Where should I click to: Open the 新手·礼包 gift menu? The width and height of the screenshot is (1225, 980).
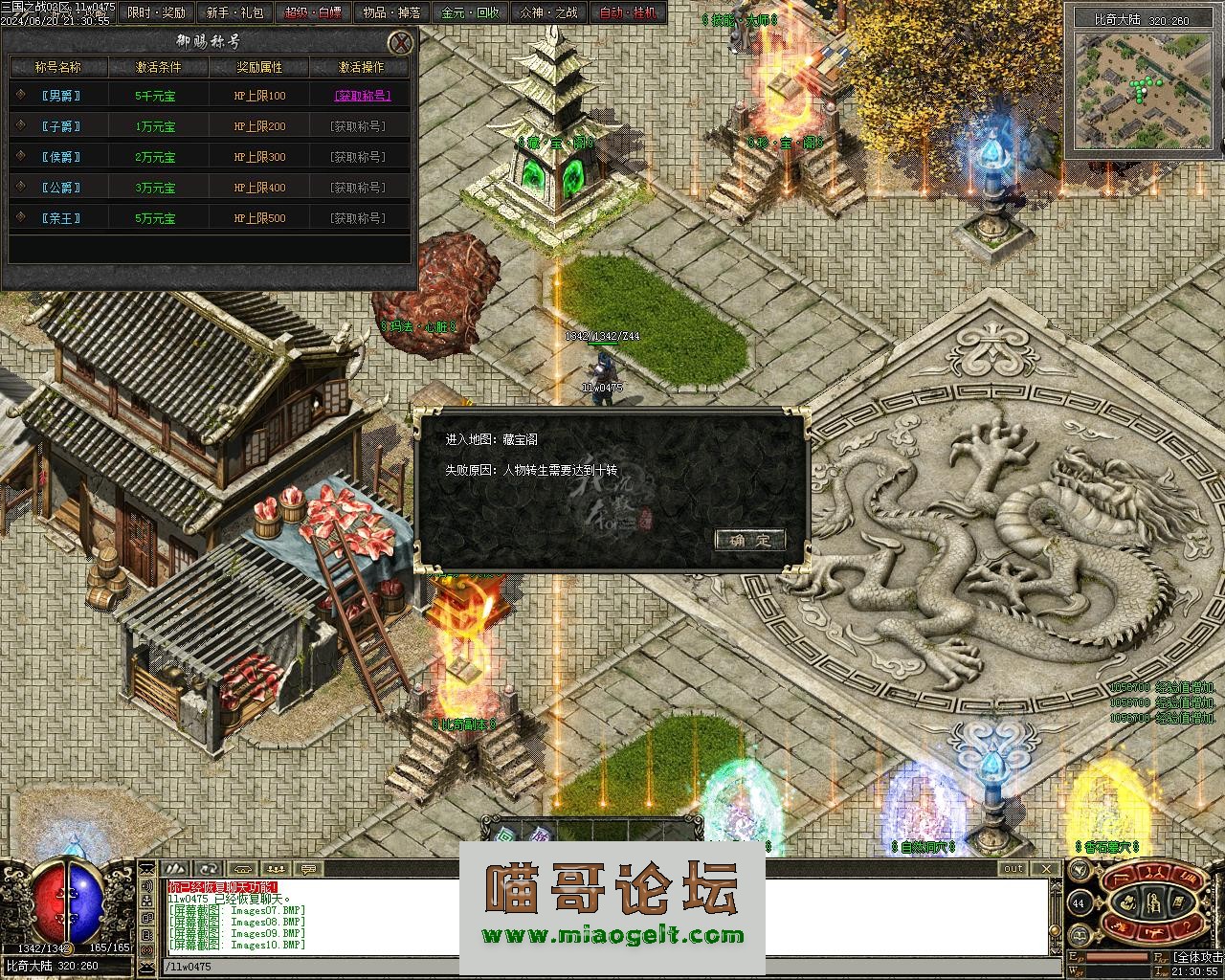(x=234, y=12)
